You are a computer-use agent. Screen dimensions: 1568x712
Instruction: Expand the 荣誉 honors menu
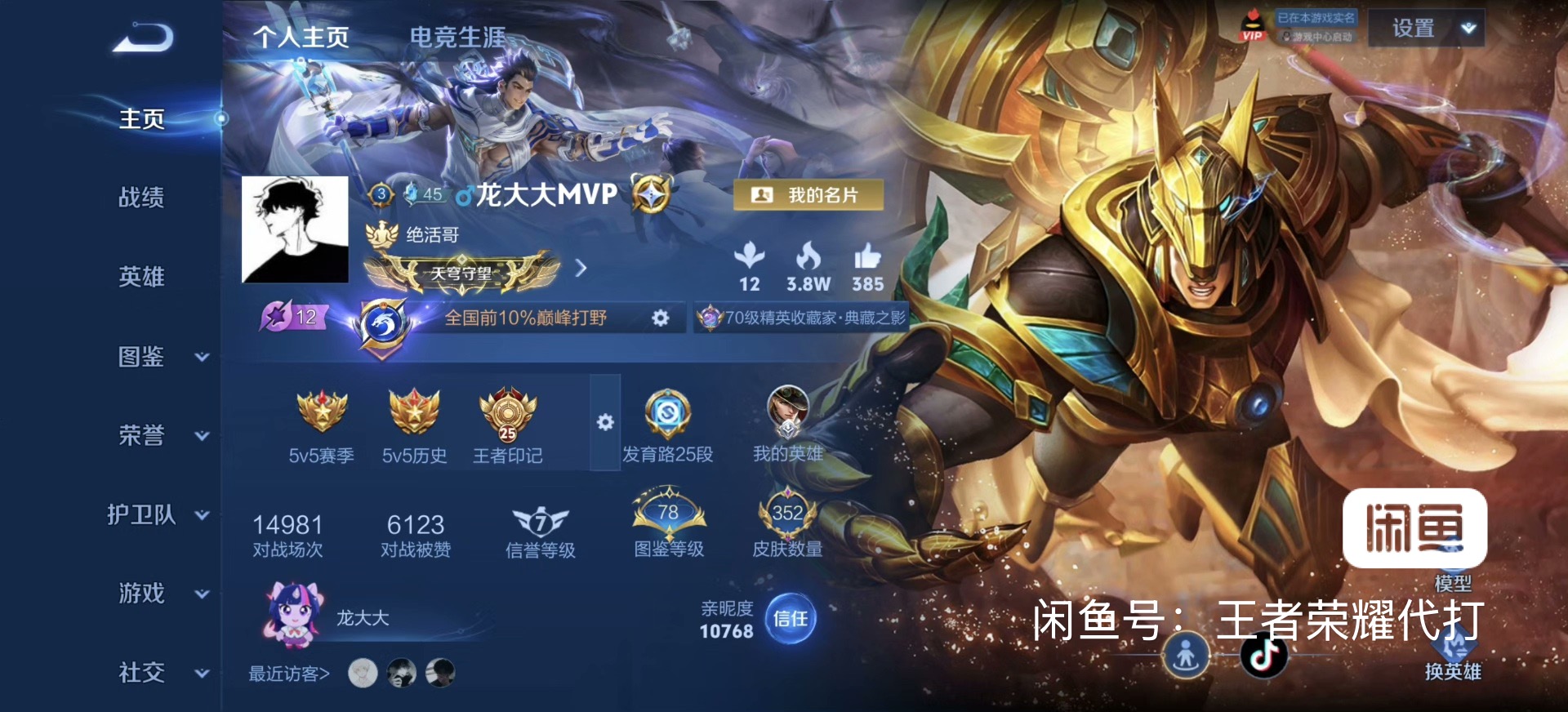click(160, 436)
